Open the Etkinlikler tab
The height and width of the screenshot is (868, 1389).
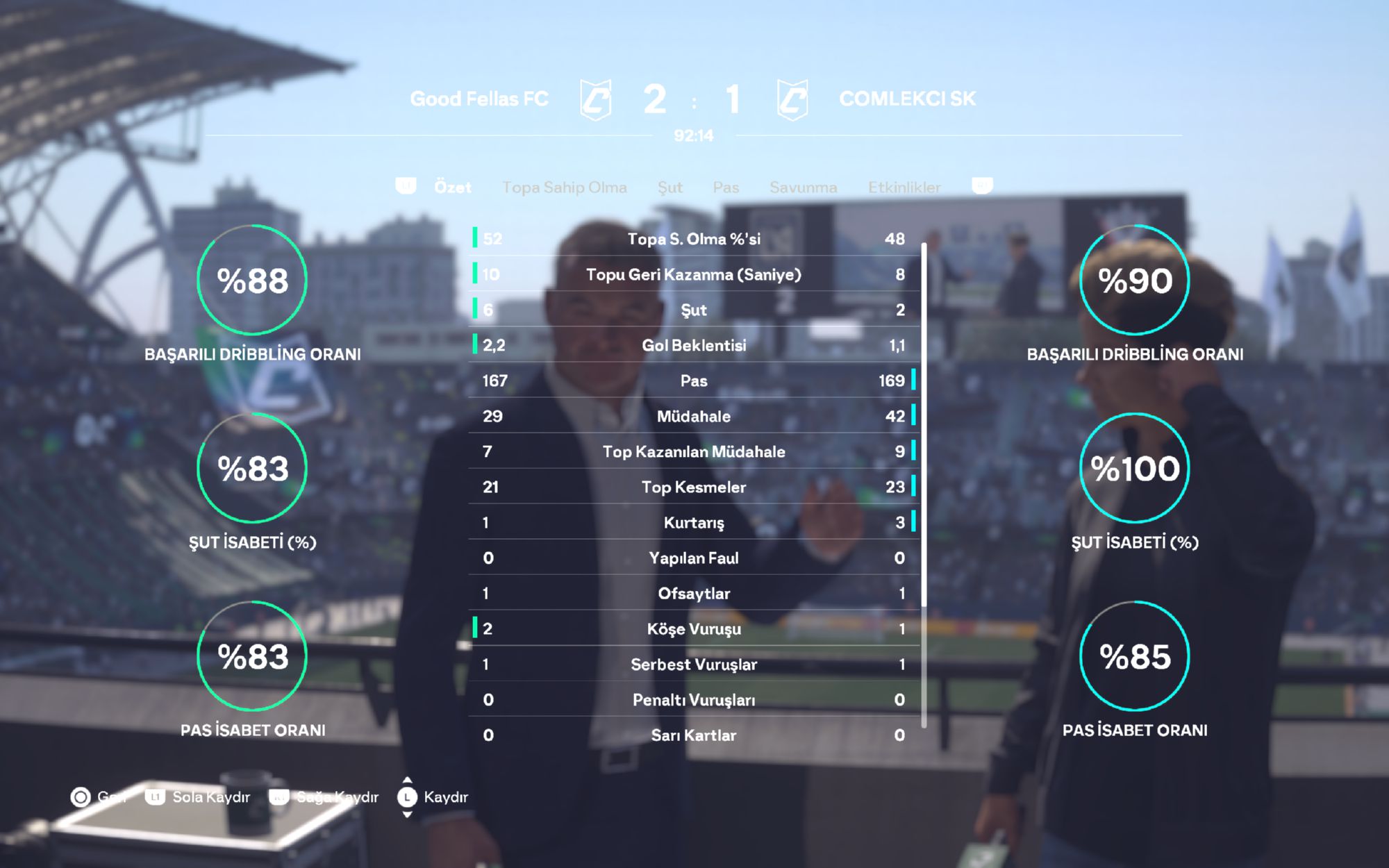(x=904, y=187)
